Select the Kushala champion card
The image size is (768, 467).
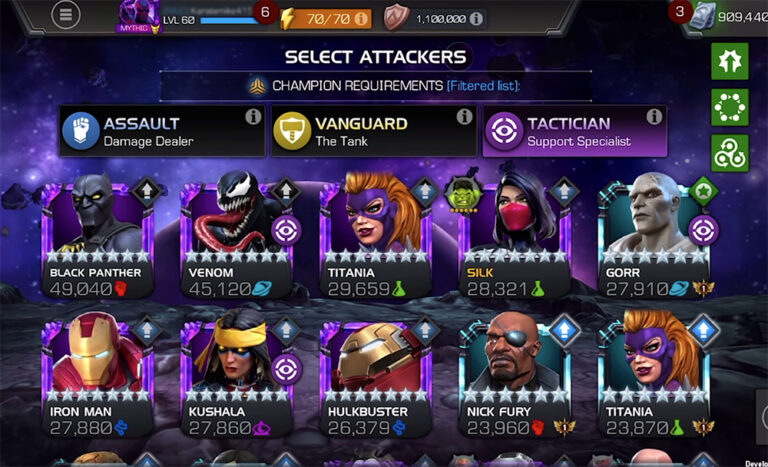click(236, 372)
